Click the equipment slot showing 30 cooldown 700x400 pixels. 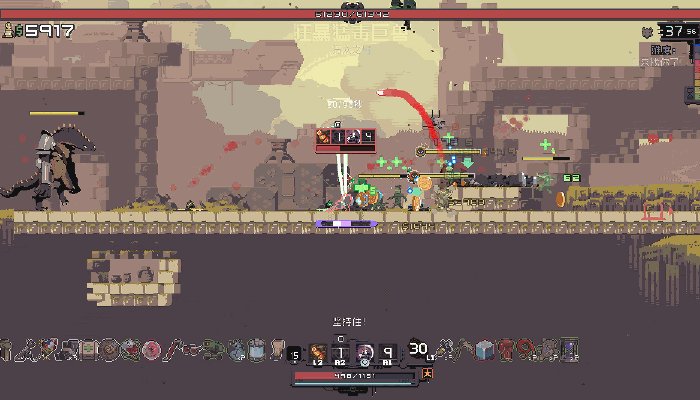pyautogui.click(x=418, y=349)
